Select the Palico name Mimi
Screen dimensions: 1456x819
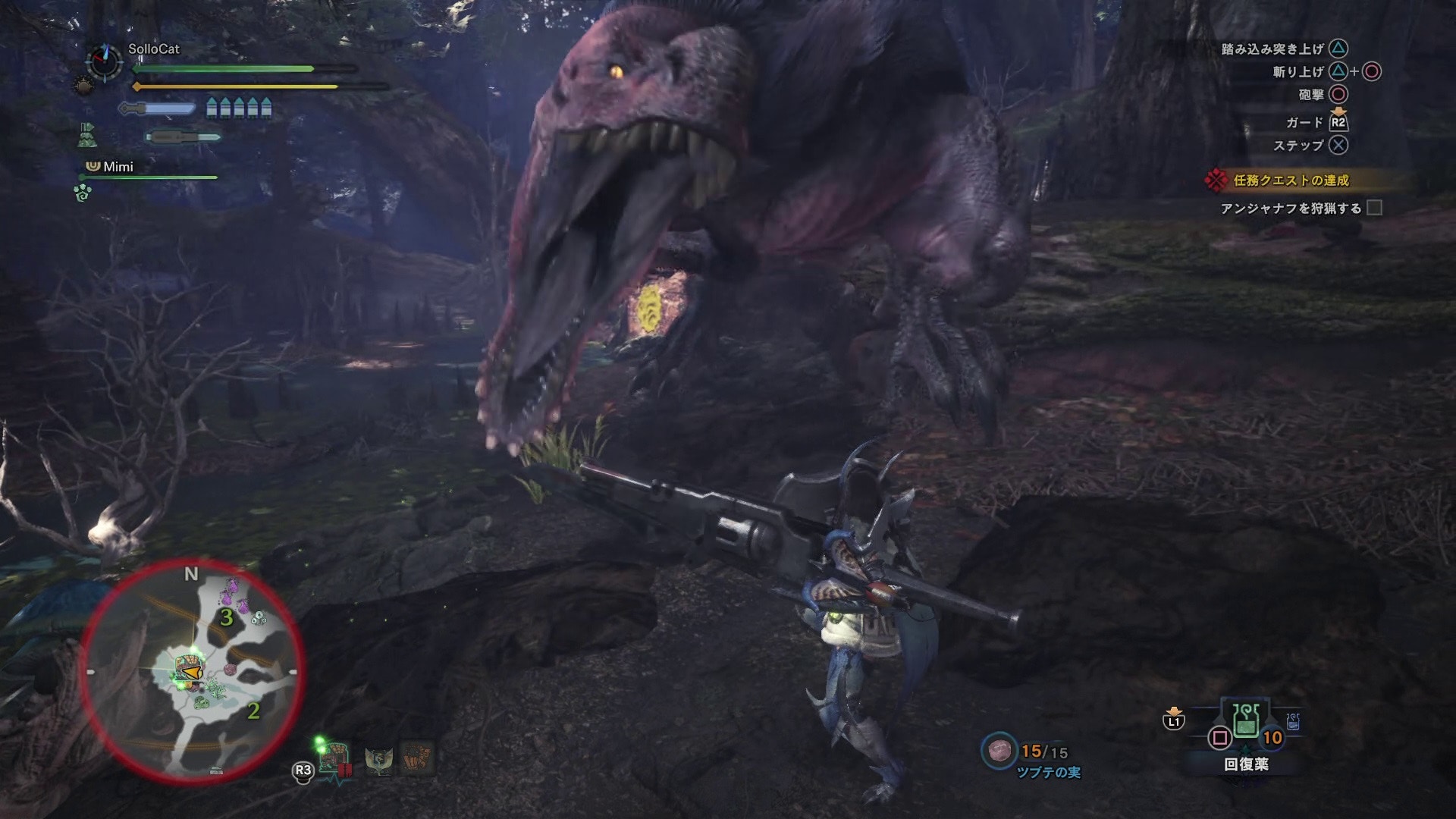[x=118, y=167]
